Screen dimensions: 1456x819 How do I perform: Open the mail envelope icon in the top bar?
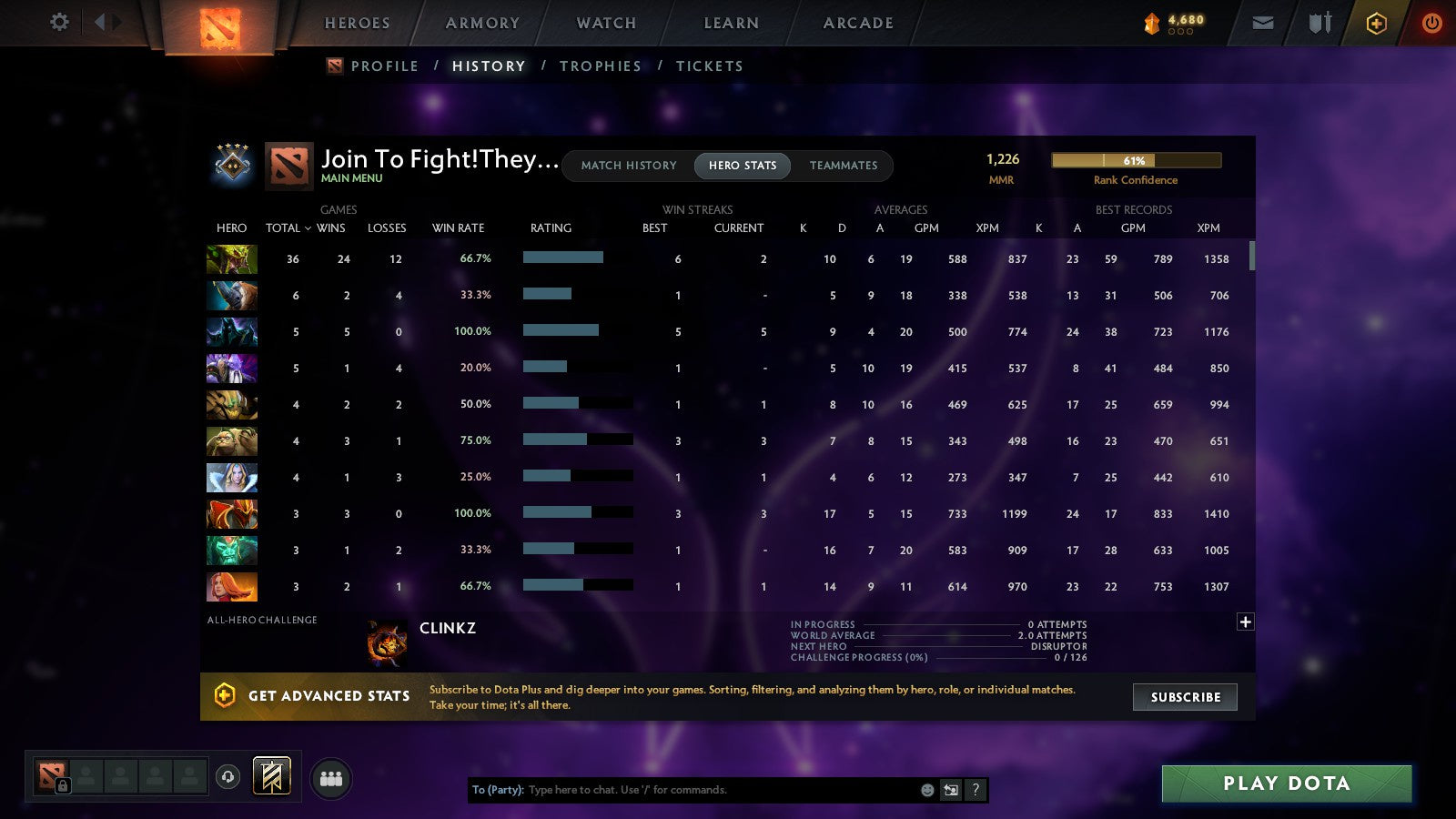(x=1263, y=23)
